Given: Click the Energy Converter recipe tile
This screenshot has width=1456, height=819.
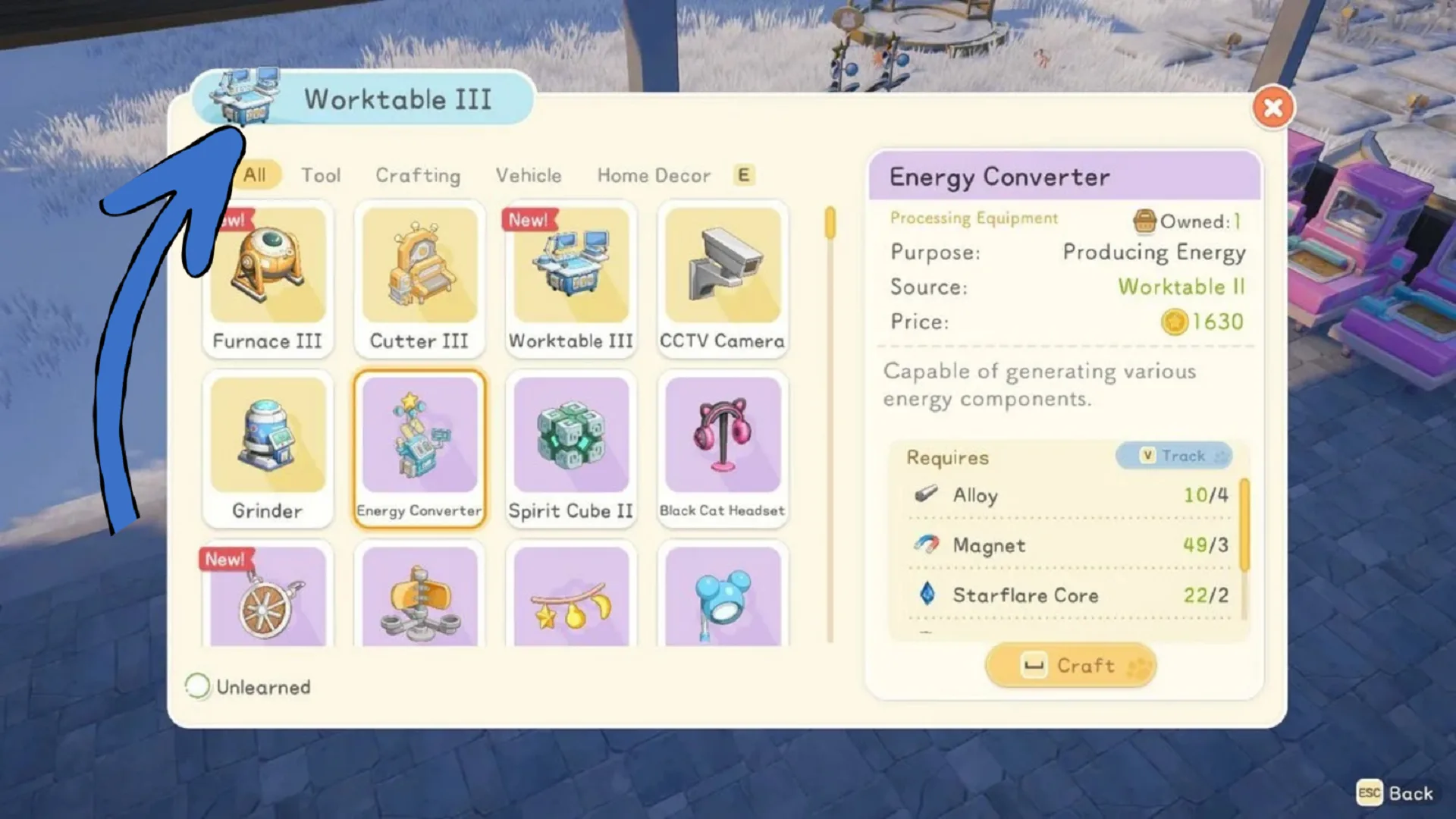Looking at the screenshot, I should (x=419, y=448).
